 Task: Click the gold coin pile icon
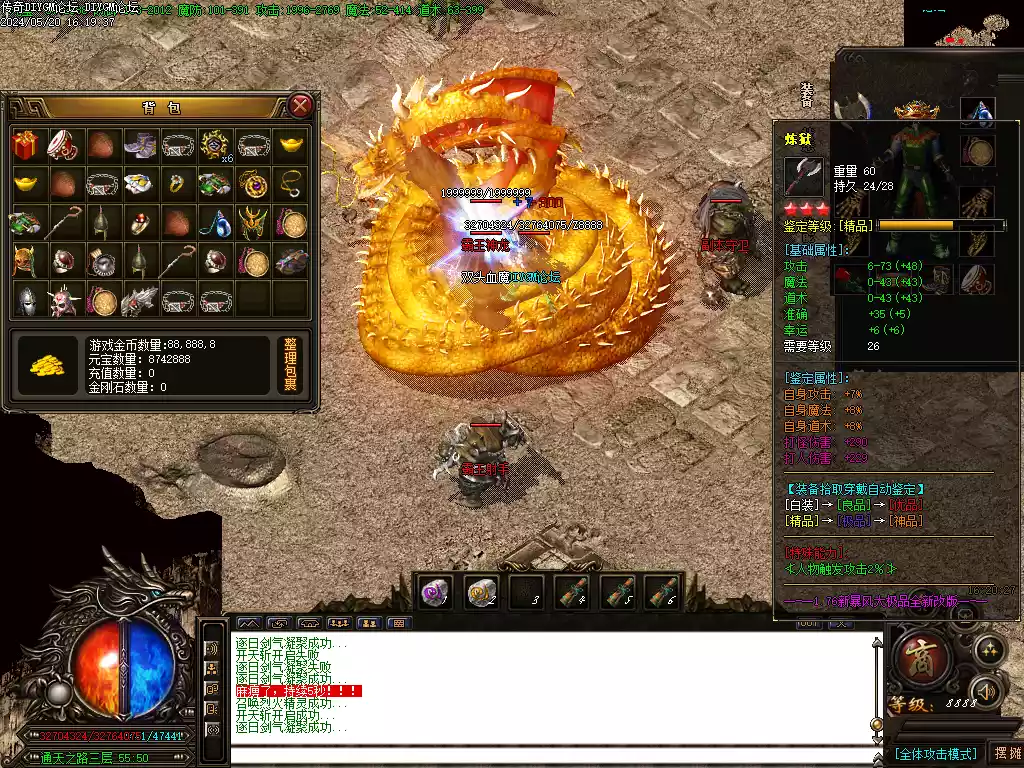[47, 365]
